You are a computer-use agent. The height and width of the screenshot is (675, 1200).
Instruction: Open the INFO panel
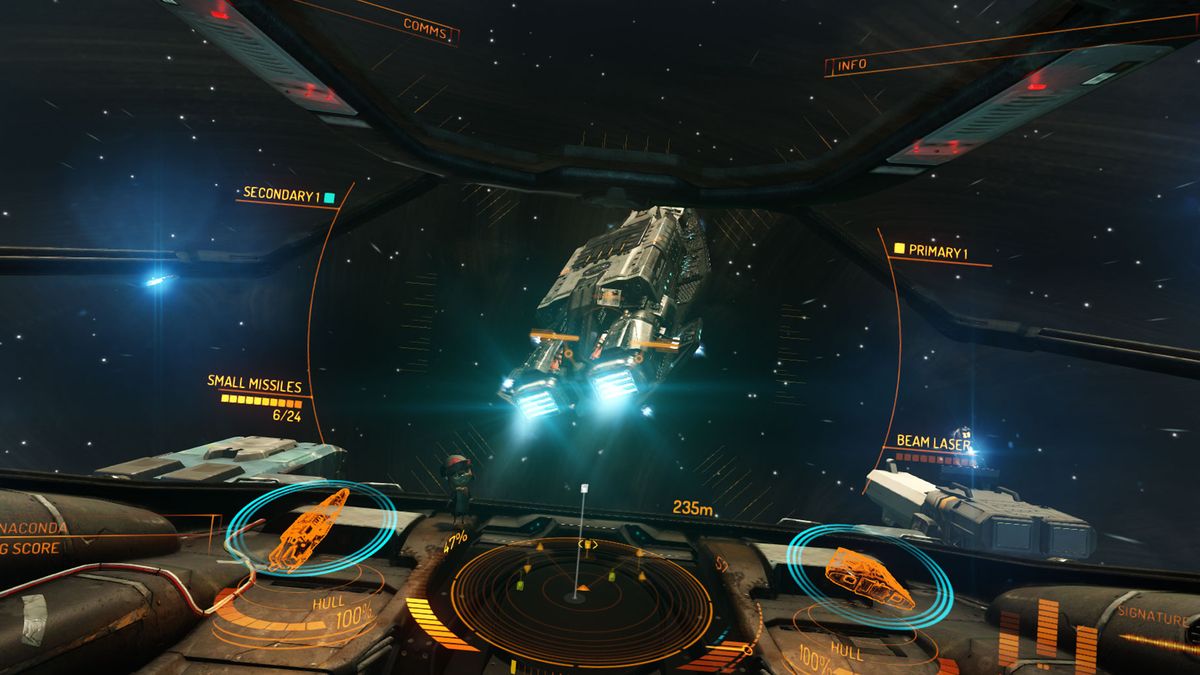click(x=853, y=66)
